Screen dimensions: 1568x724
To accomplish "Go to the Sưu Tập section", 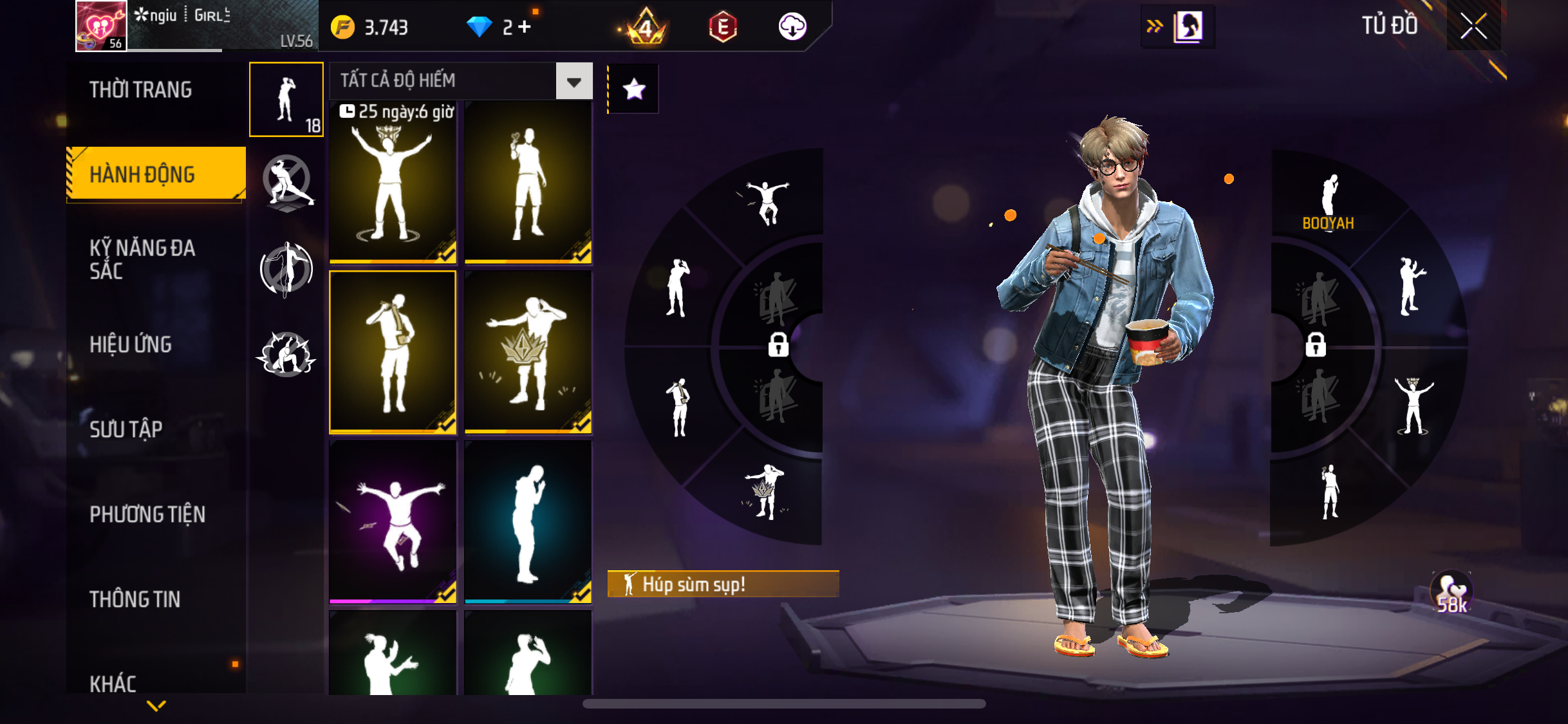I will [126, 429].
